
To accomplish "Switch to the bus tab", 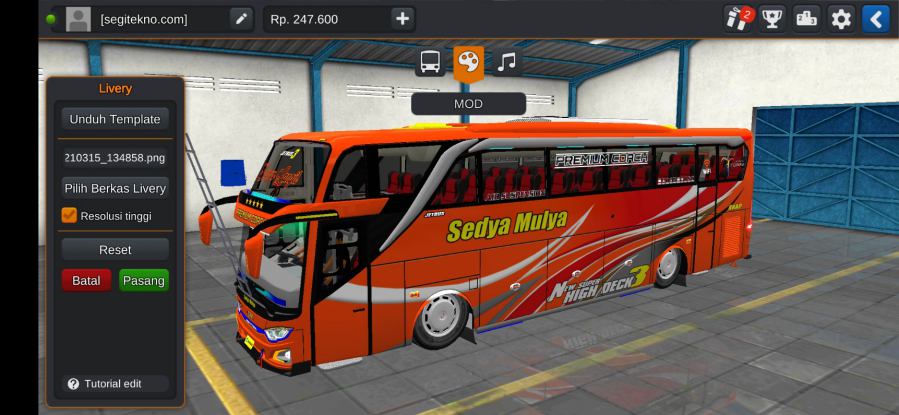I will pos(430,63).
